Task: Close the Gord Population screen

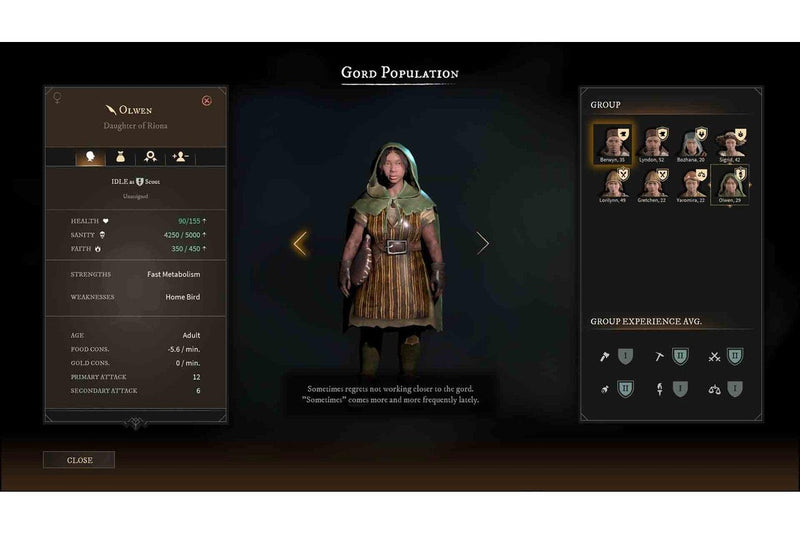Action: [79, 460]
